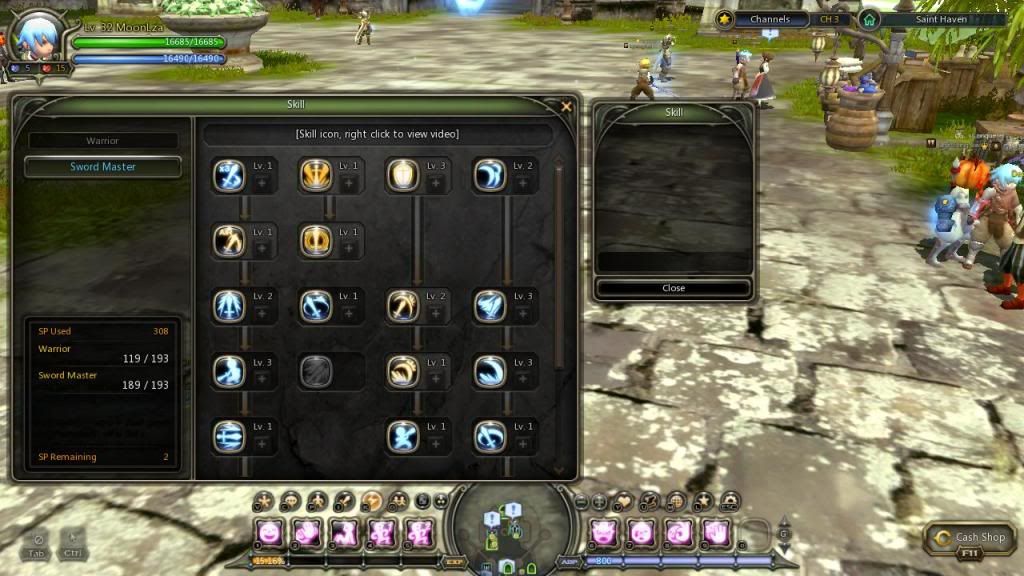Close the Skill window with the X
Image resolution: width=1024 pixels, height=576 pixels.
tap(567, 106)
